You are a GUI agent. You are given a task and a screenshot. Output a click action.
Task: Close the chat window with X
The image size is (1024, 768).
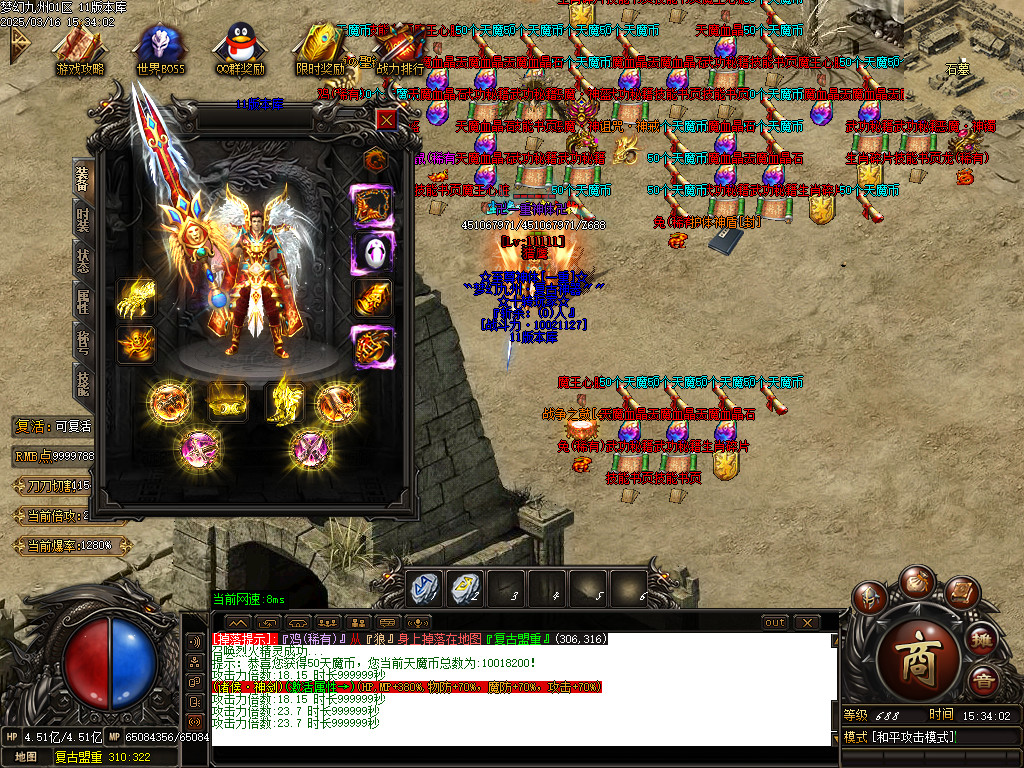806,623
